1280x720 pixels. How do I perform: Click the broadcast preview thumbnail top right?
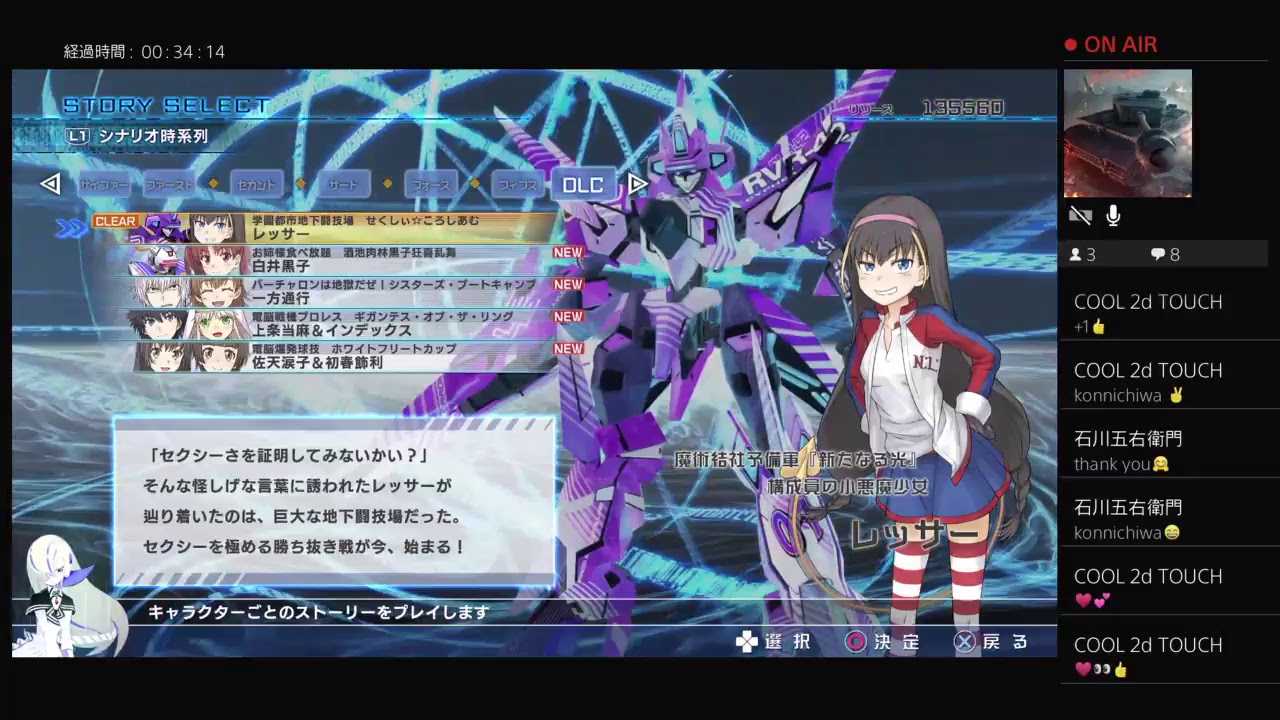[x=1128, y=132]
